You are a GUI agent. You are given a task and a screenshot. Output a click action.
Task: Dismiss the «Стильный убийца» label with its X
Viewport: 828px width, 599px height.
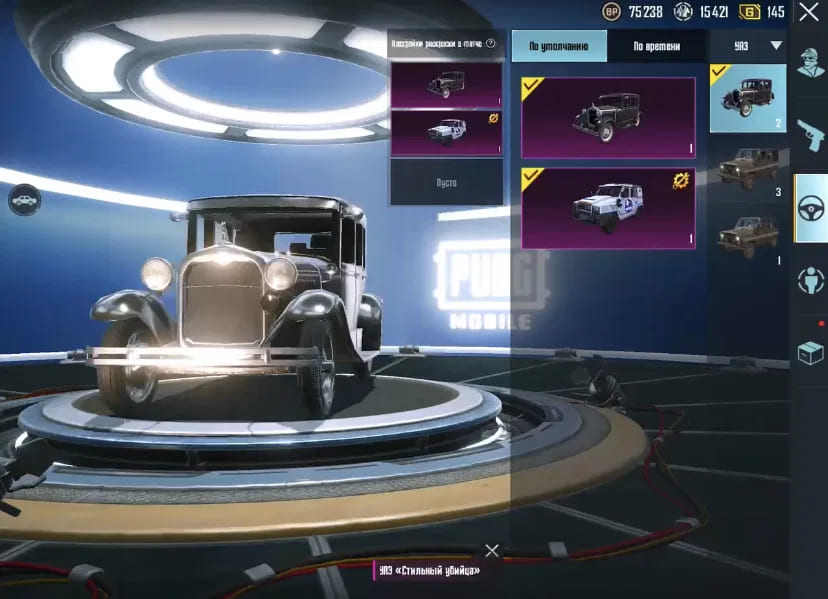[491, 551]
